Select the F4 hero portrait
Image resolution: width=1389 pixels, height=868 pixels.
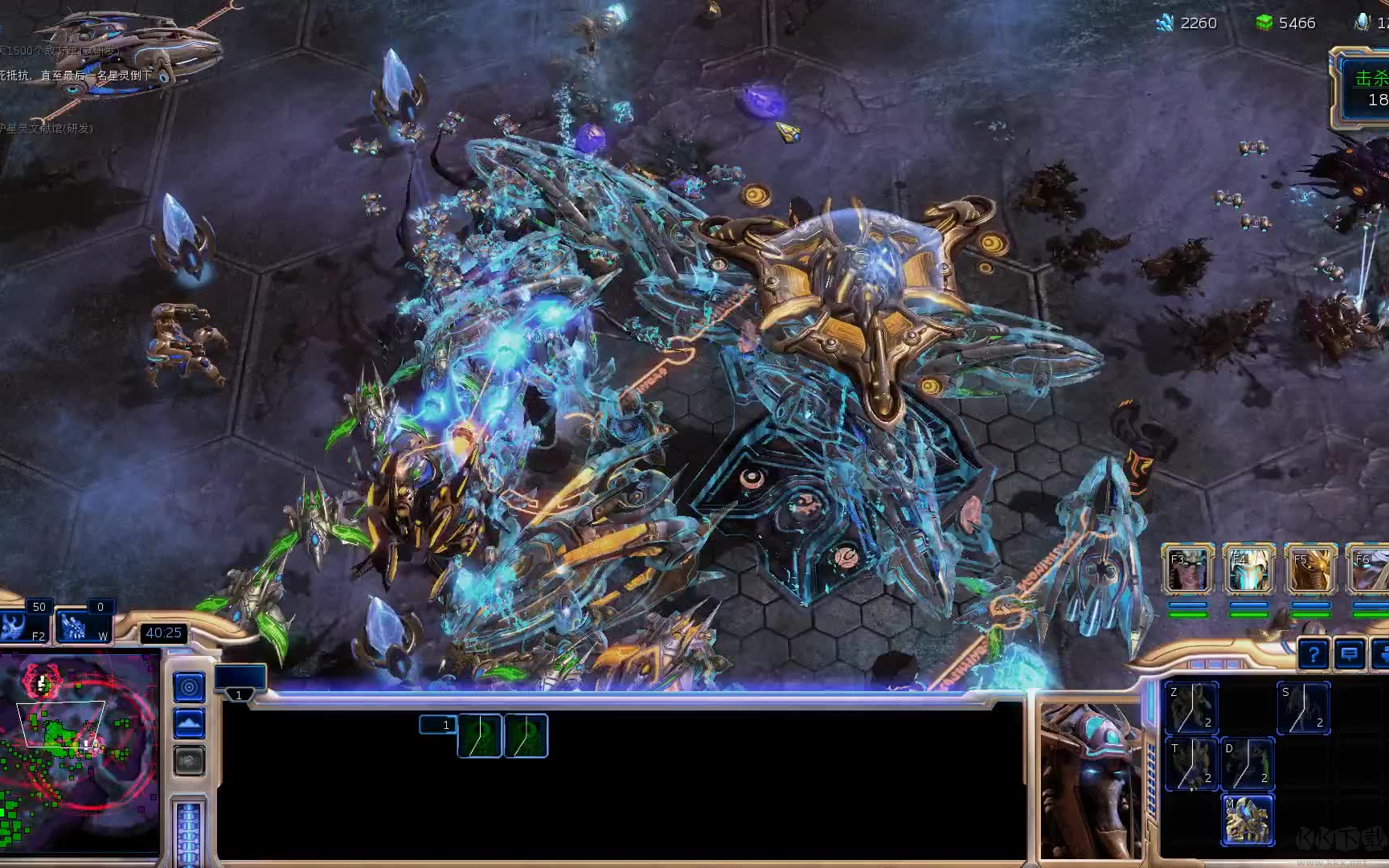pyautogui.click(x=1248, y=569)
